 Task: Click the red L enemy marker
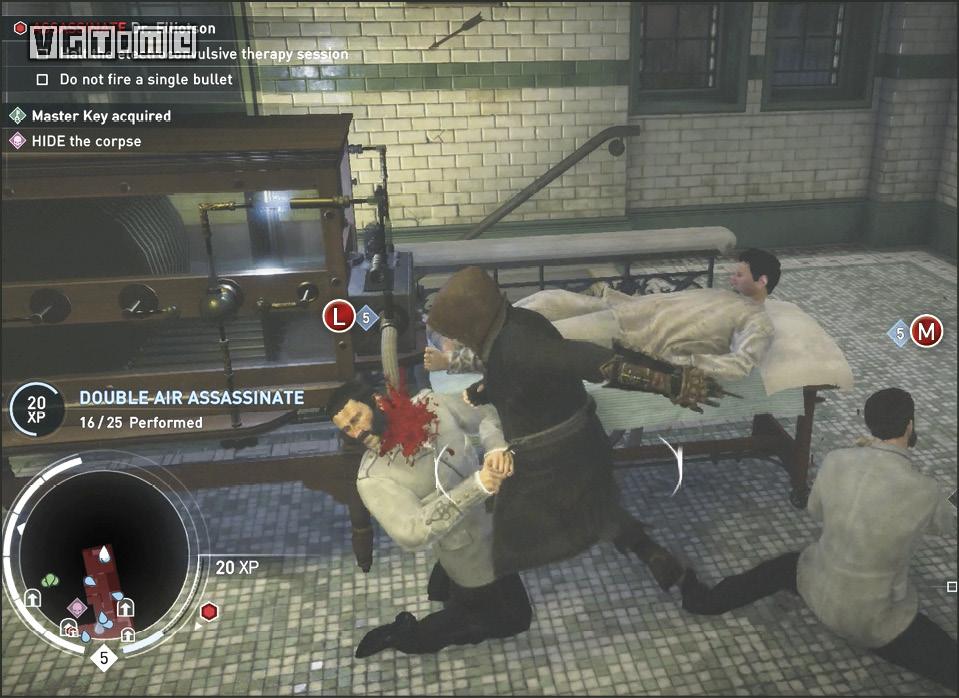(339, 318)
